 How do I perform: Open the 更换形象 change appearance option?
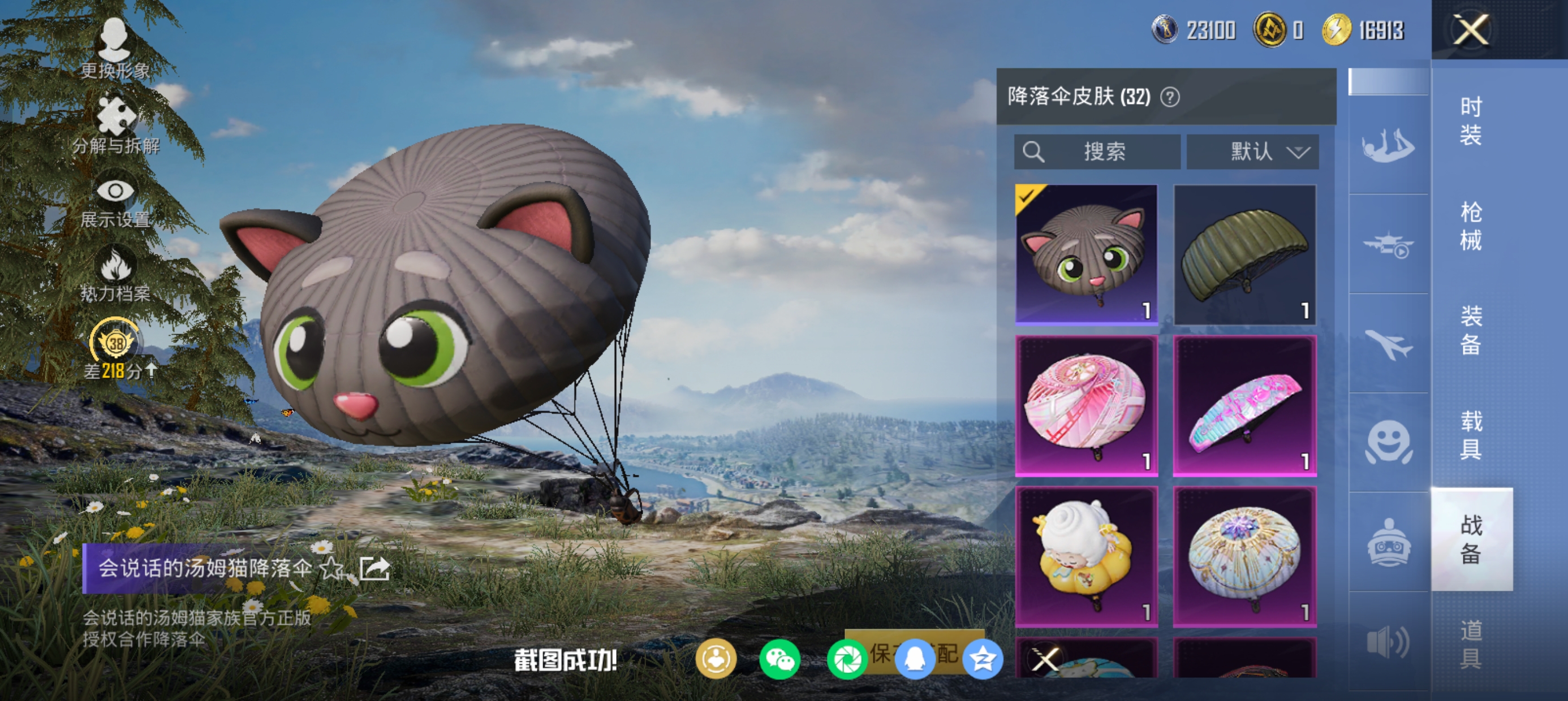[x=114, y=49]
